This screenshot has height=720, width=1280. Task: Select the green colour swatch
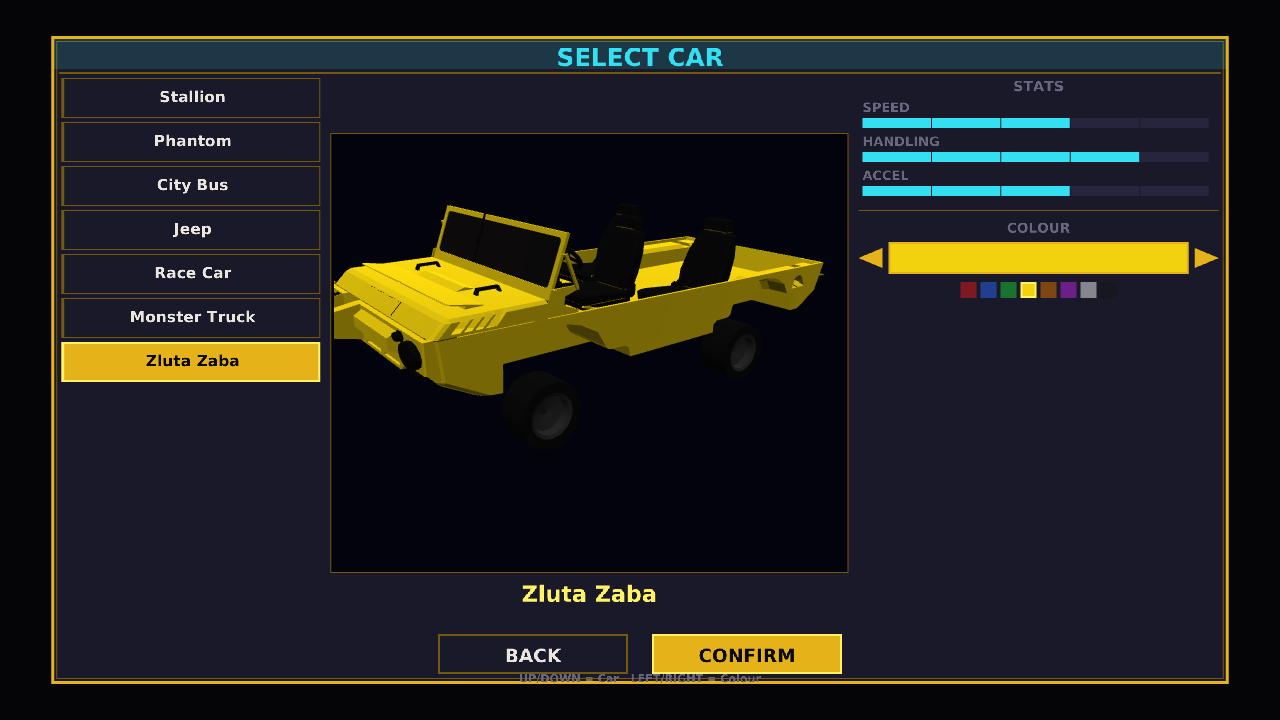1008,290
